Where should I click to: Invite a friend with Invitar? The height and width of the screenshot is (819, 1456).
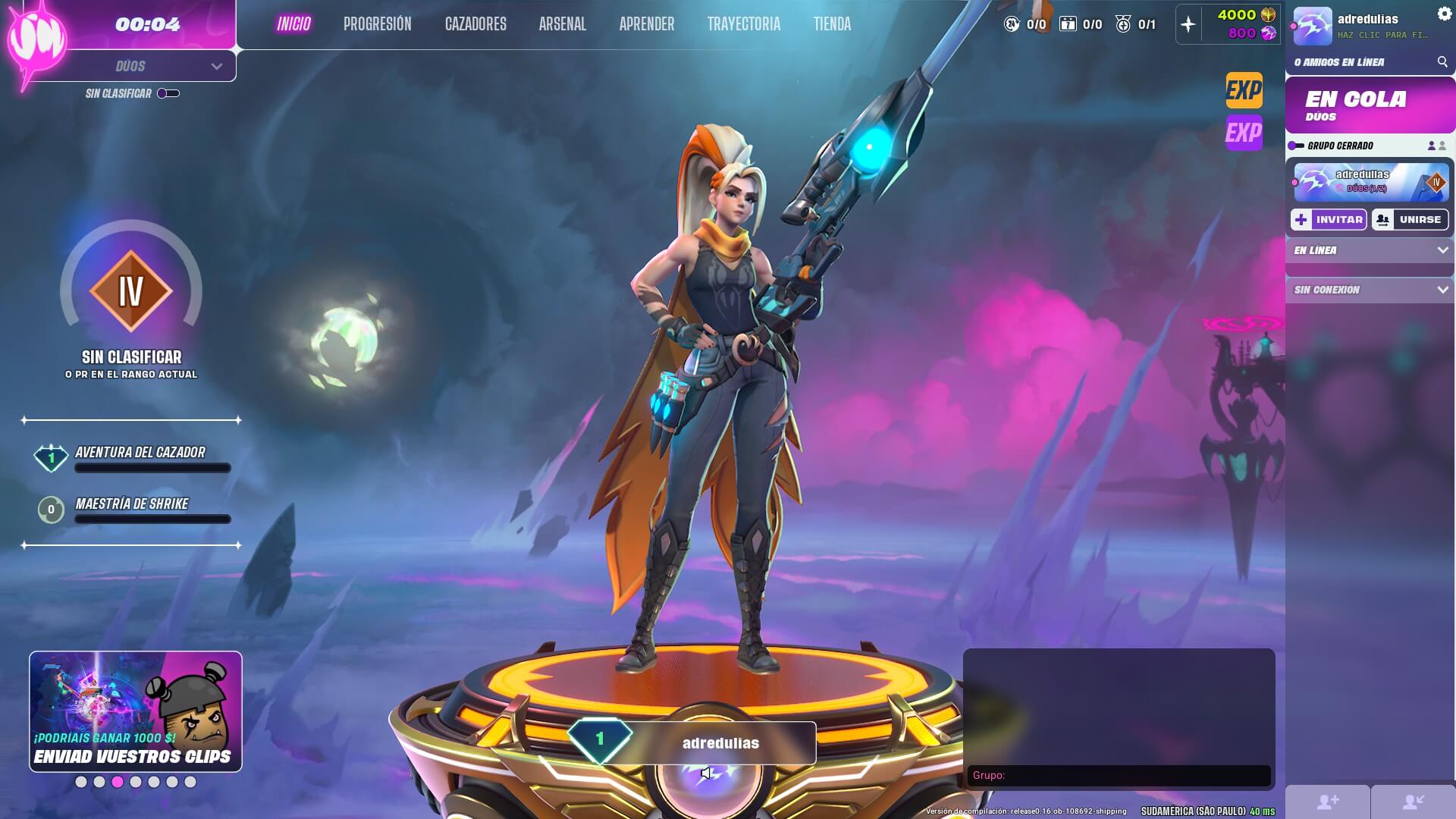[x=1329, y=220]
